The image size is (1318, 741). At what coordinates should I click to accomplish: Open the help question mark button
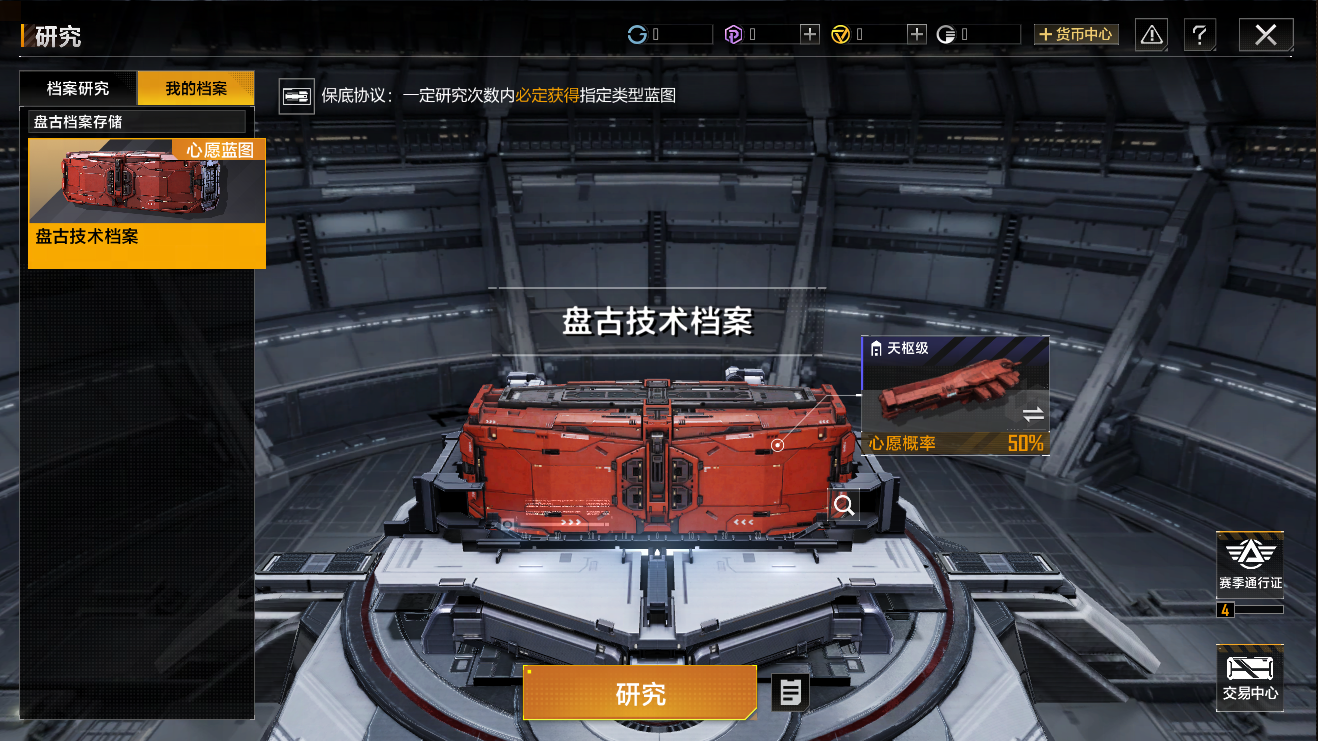tap(1200, 35)
